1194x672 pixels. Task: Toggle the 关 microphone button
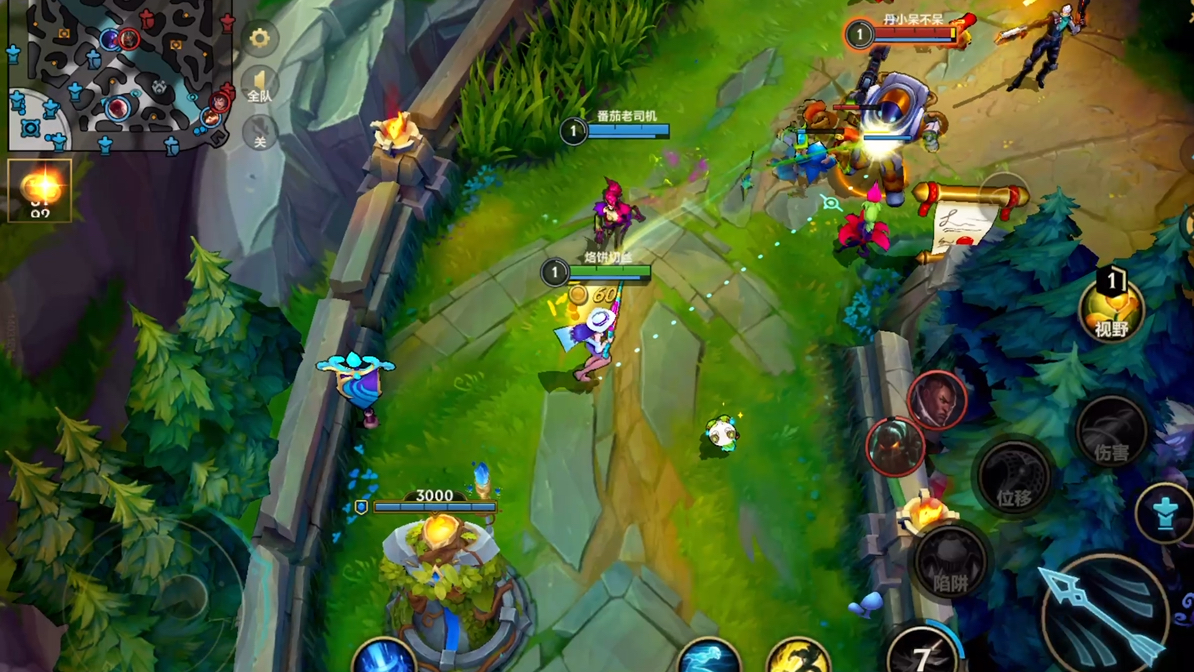(259, 133)
